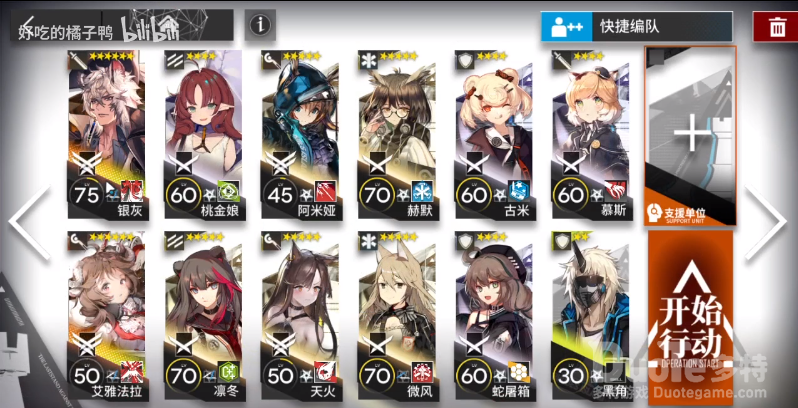Pick operator 凛冬 card
This screenshot has width=798, height=408.
(202, 310)
